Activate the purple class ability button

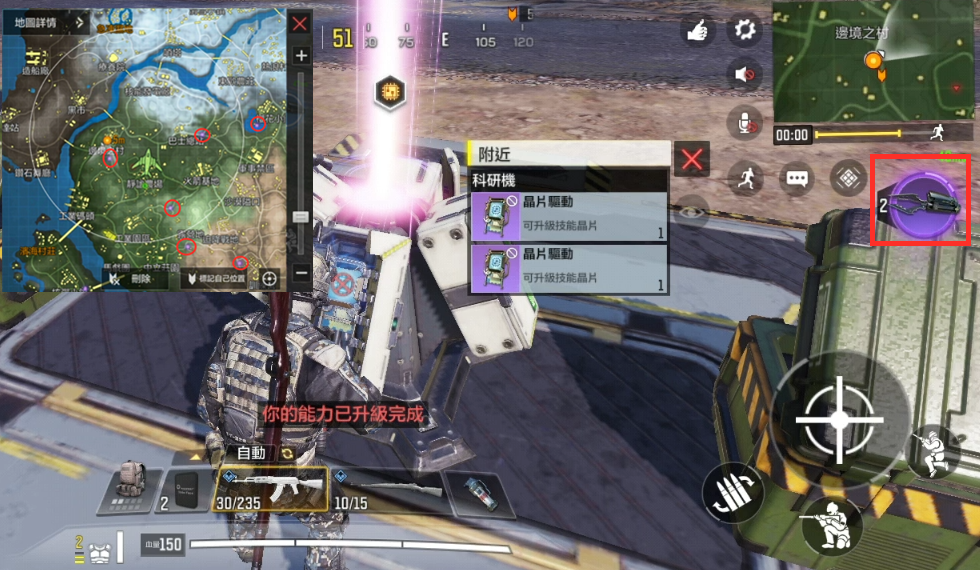click(923, 200)
